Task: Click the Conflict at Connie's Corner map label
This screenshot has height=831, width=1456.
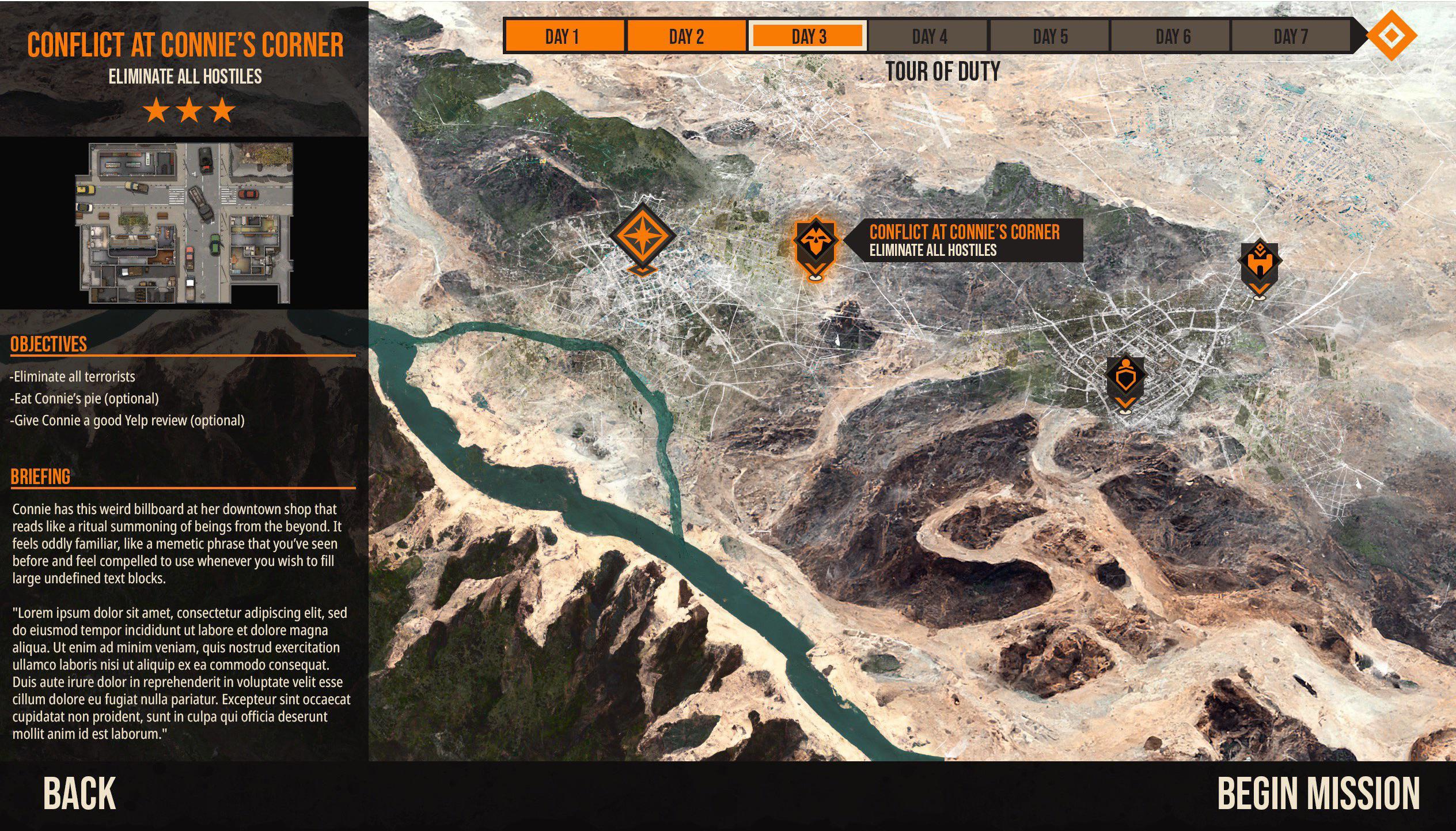Action: coord(965,240)
